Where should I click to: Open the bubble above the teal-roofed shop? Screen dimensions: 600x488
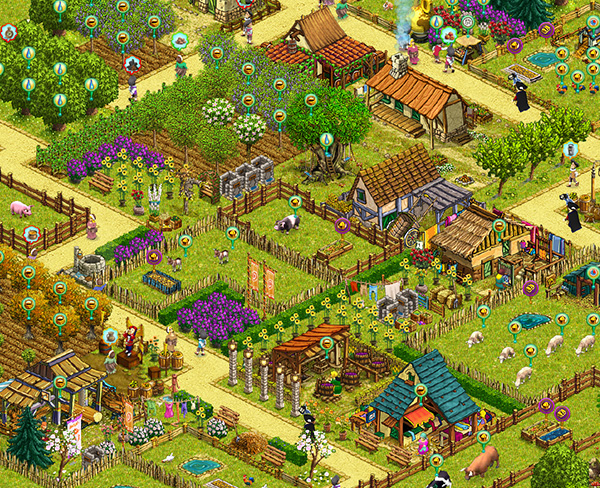[421, 390]
